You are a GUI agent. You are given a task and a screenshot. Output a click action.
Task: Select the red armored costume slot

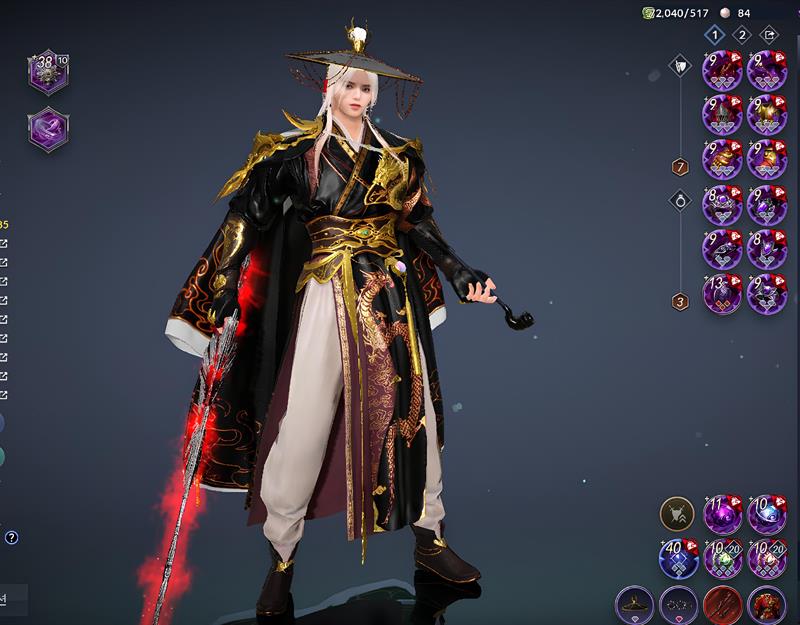point(767,605)
